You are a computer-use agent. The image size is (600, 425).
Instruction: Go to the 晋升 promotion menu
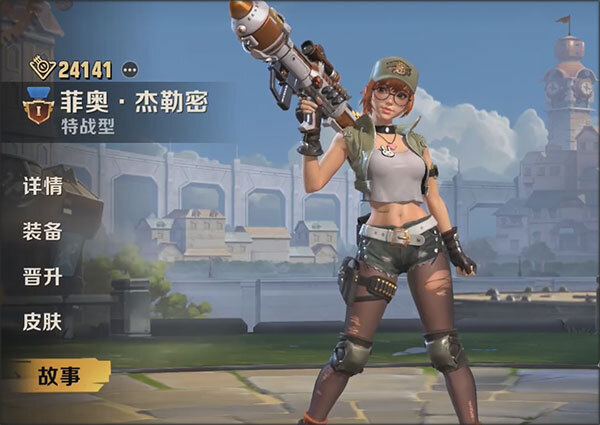pos(43,277)
